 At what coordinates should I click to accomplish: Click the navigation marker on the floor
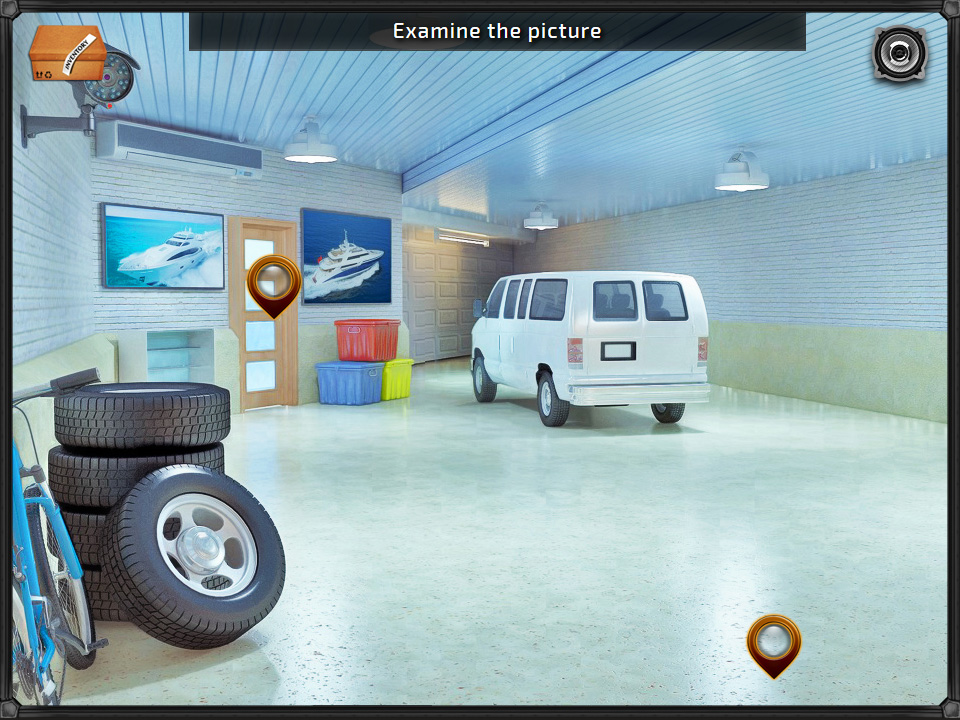[x=773, y=642]
